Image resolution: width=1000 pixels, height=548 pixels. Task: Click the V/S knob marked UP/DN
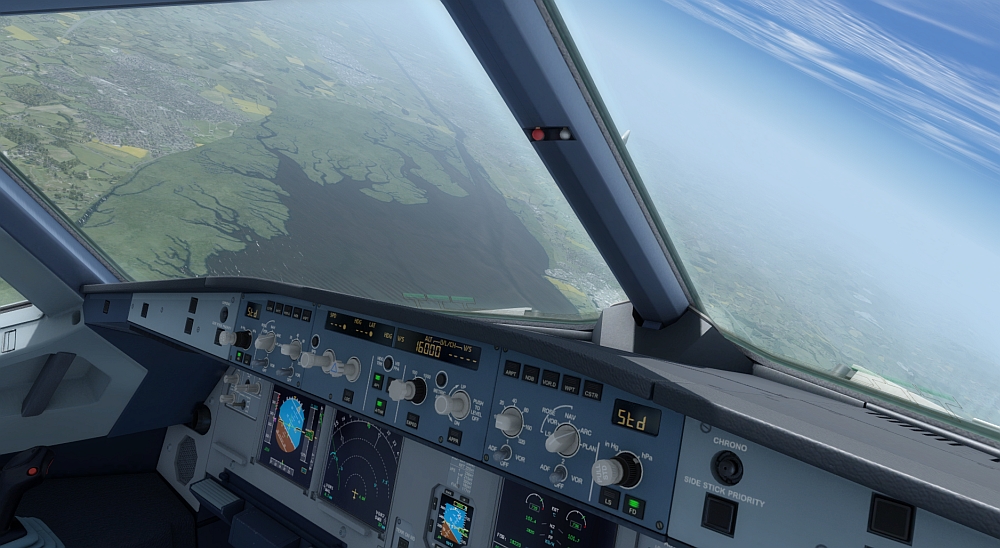pyautogui.click(x=455, y=403)
